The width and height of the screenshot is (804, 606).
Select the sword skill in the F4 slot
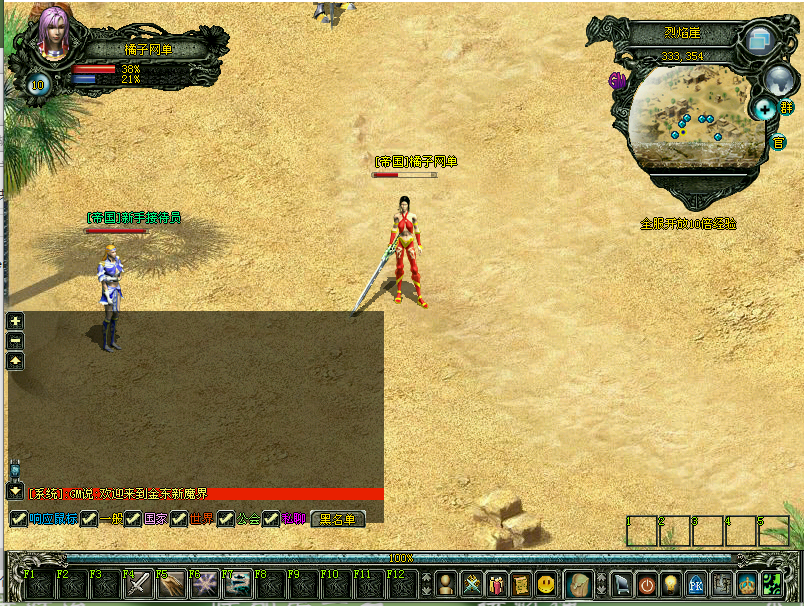pyautogui.click(x=137, y=584)
